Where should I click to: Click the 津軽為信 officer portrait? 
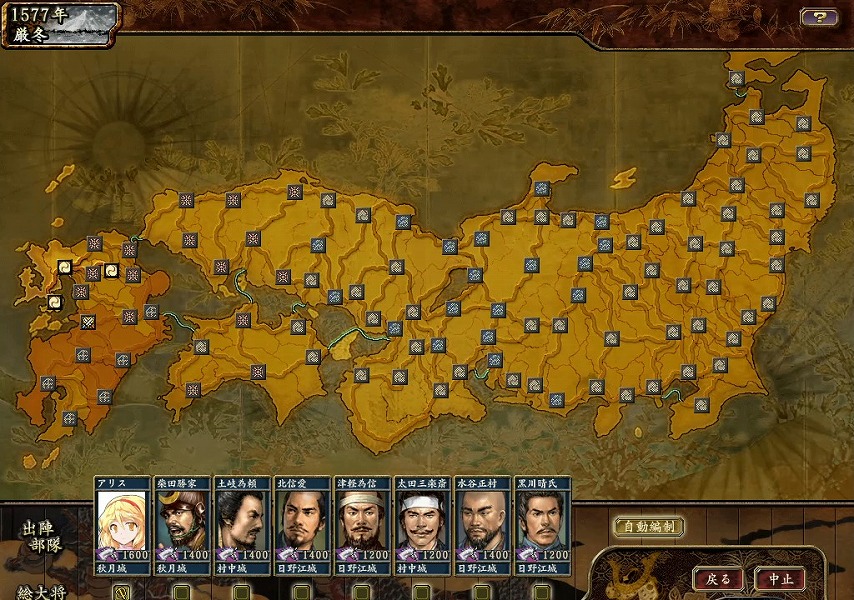[x=361, y=521]
